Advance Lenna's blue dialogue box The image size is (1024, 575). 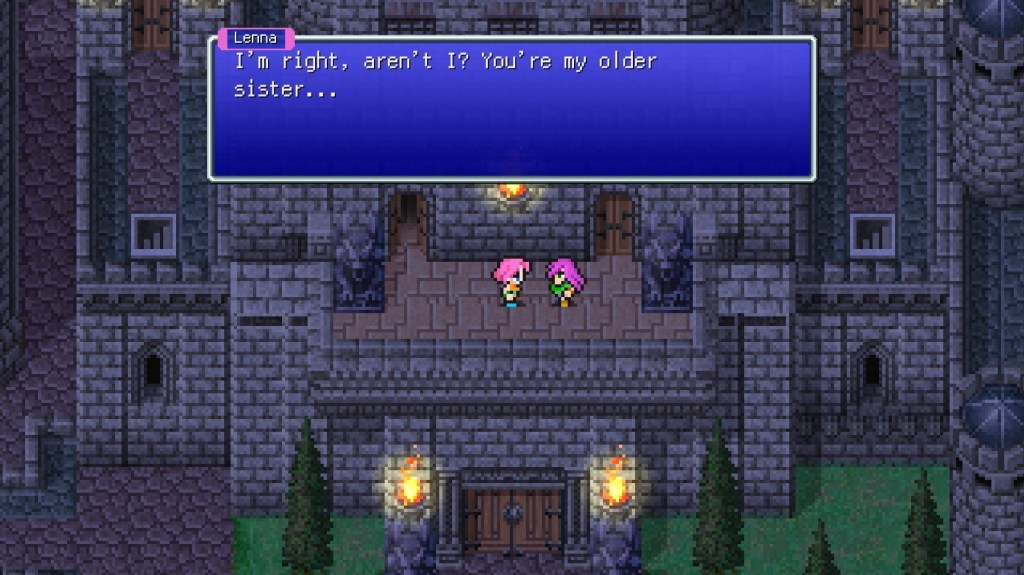click(511, 108)
